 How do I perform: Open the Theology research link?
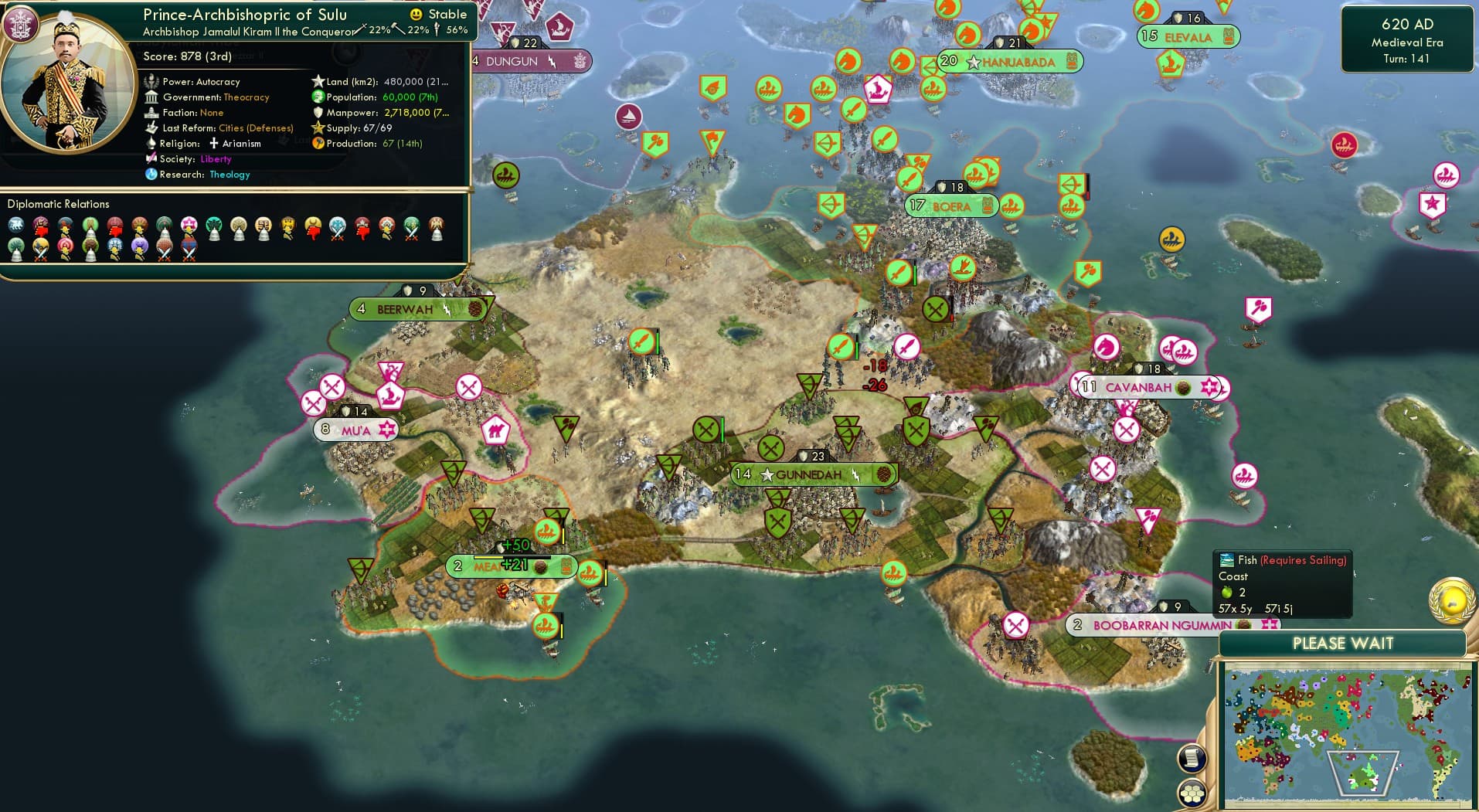[x=229, y=175]
